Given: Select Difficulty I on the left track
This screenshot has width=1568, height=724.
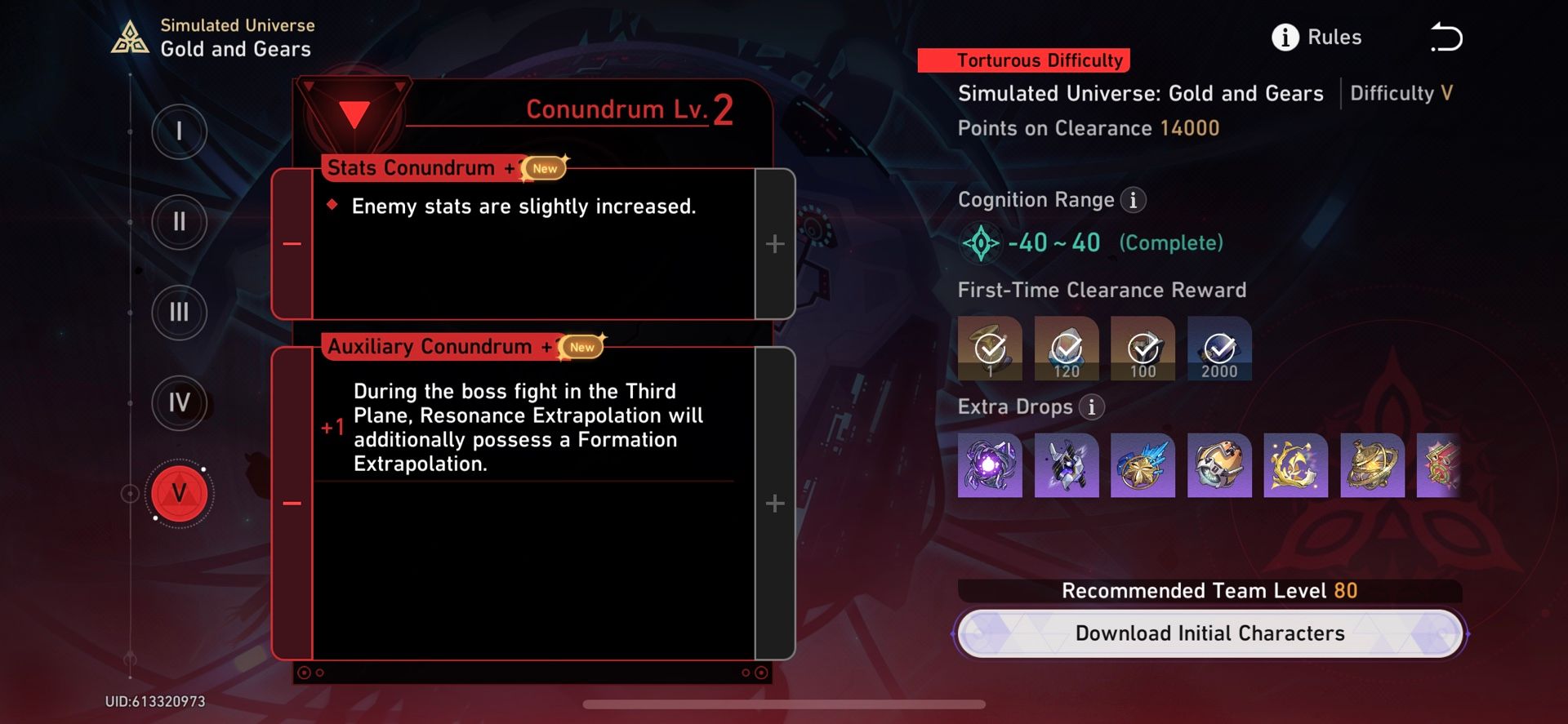Looking at the screenshot, I should [x=180, y=131].
